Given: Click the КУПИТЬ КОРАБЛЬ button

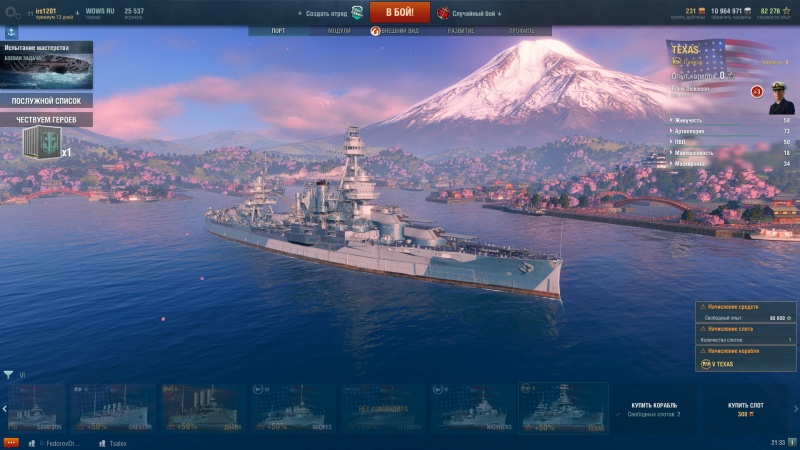Looking at the screenshot, I should point(655,409).
